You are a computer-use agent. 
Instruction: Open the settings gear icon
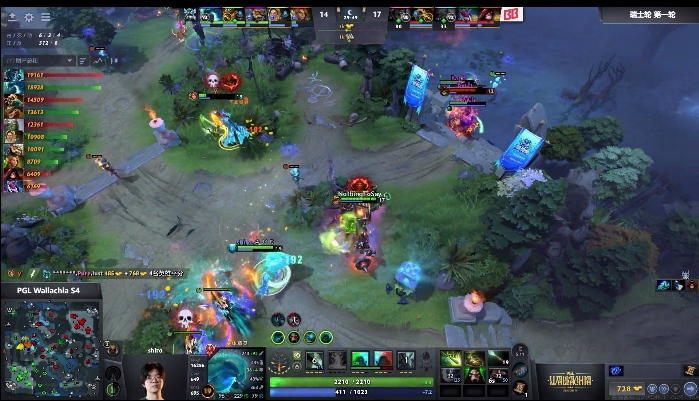point(28,17)
